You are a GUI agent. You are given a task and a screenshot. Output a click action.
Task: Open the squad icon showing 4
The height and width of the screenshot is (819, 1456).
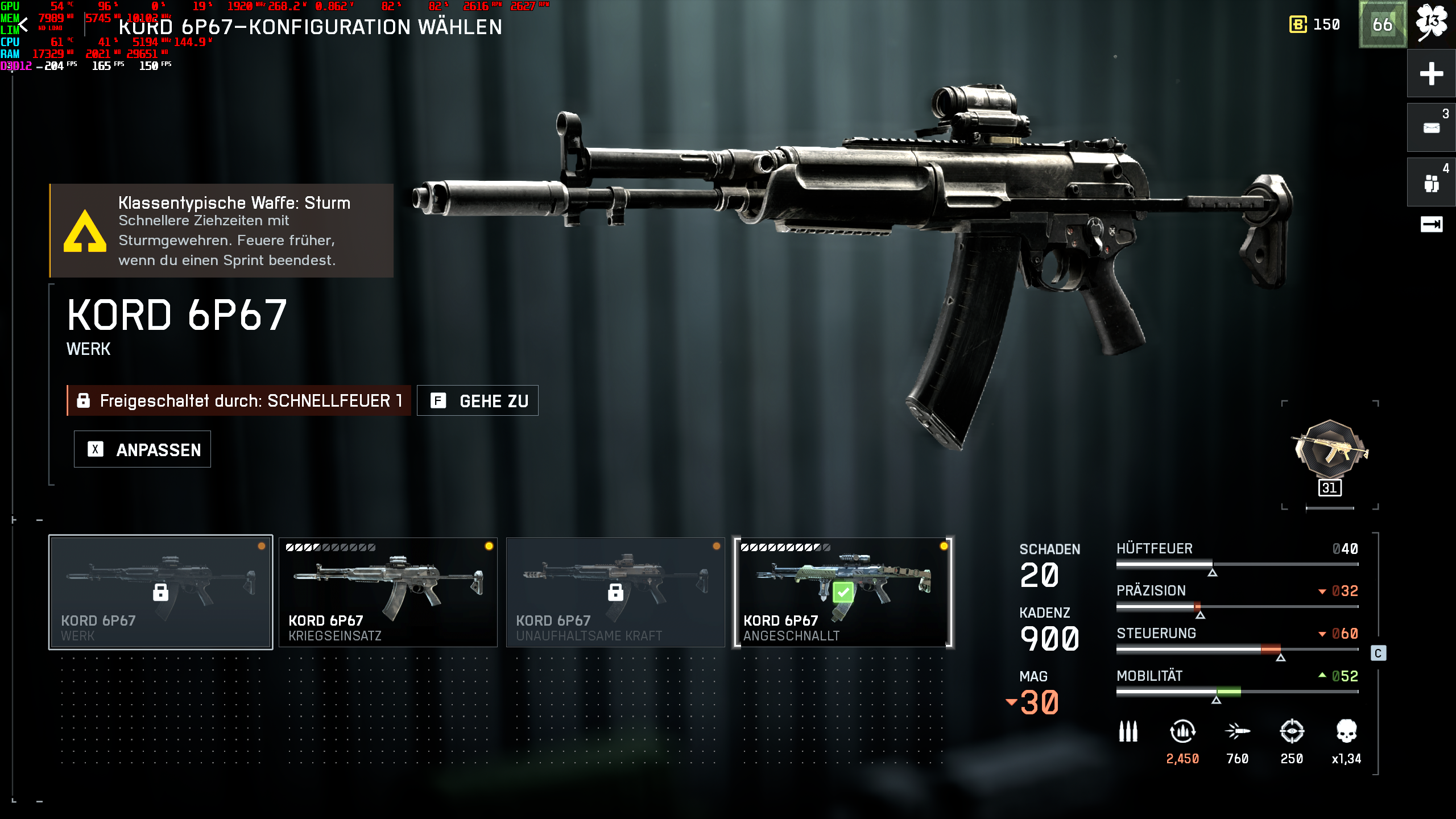coord(1431,183)
